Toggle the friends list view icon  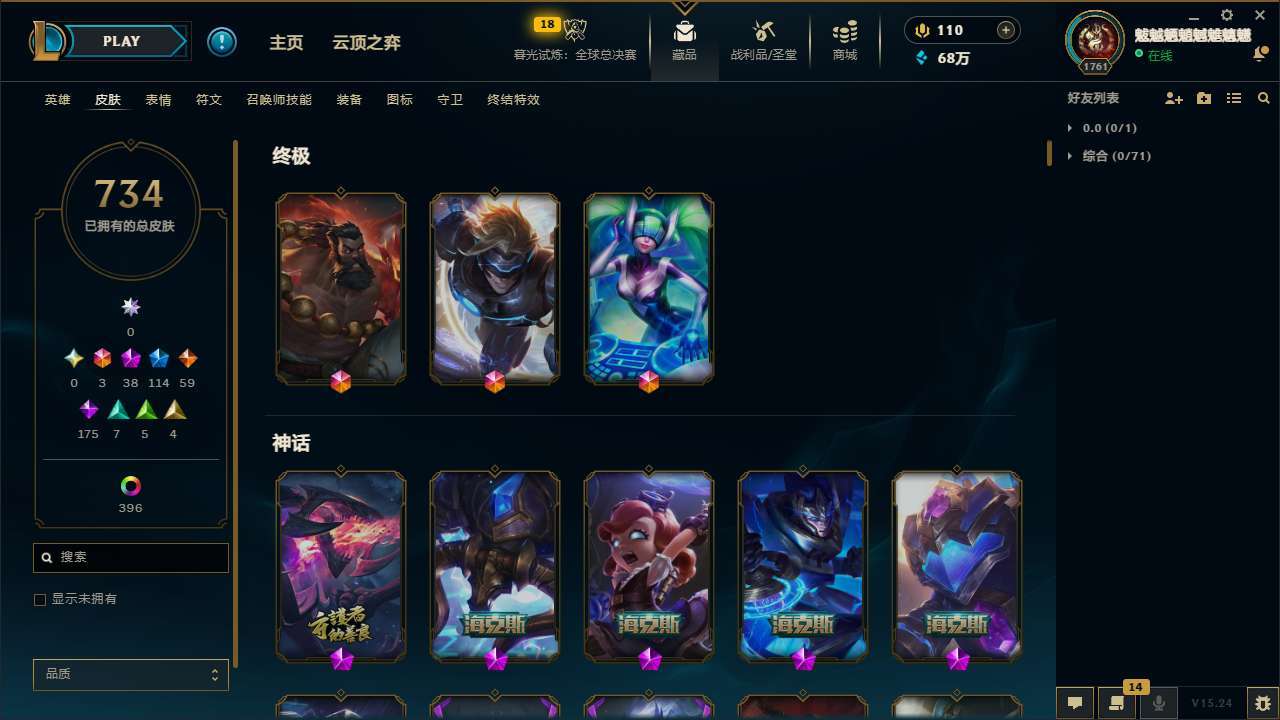pos(1234,98)
